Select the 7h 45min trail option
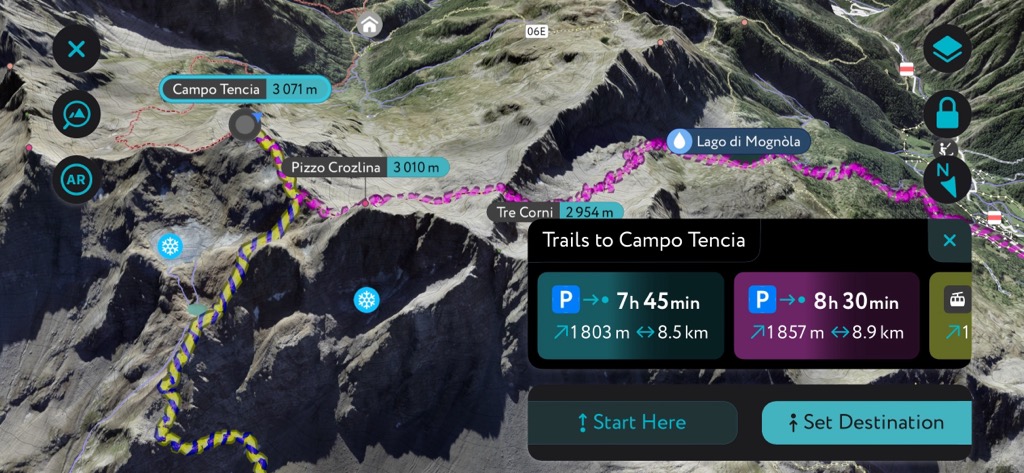 point(630,315)
